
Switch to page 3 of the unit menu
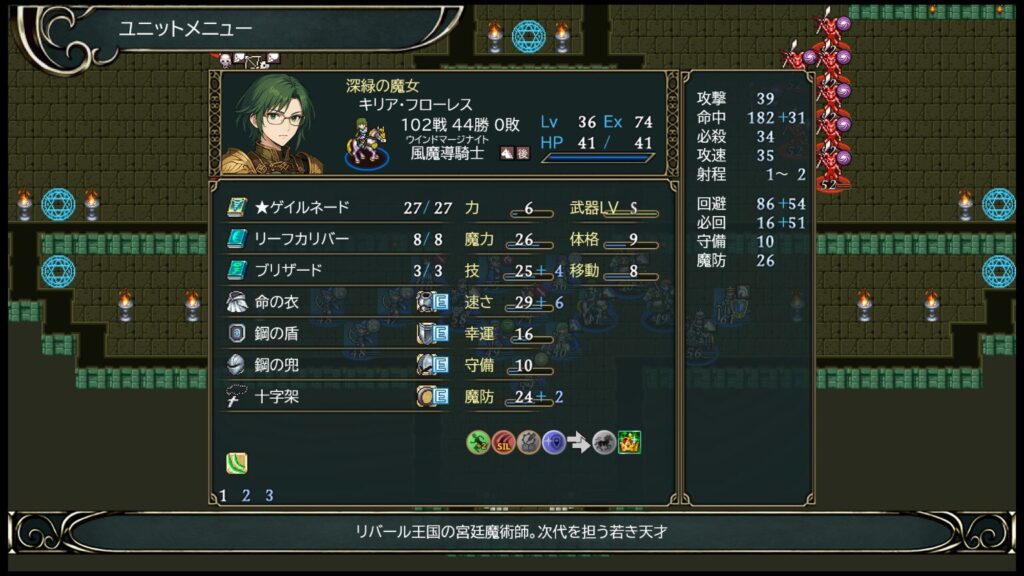pos(269,495)
